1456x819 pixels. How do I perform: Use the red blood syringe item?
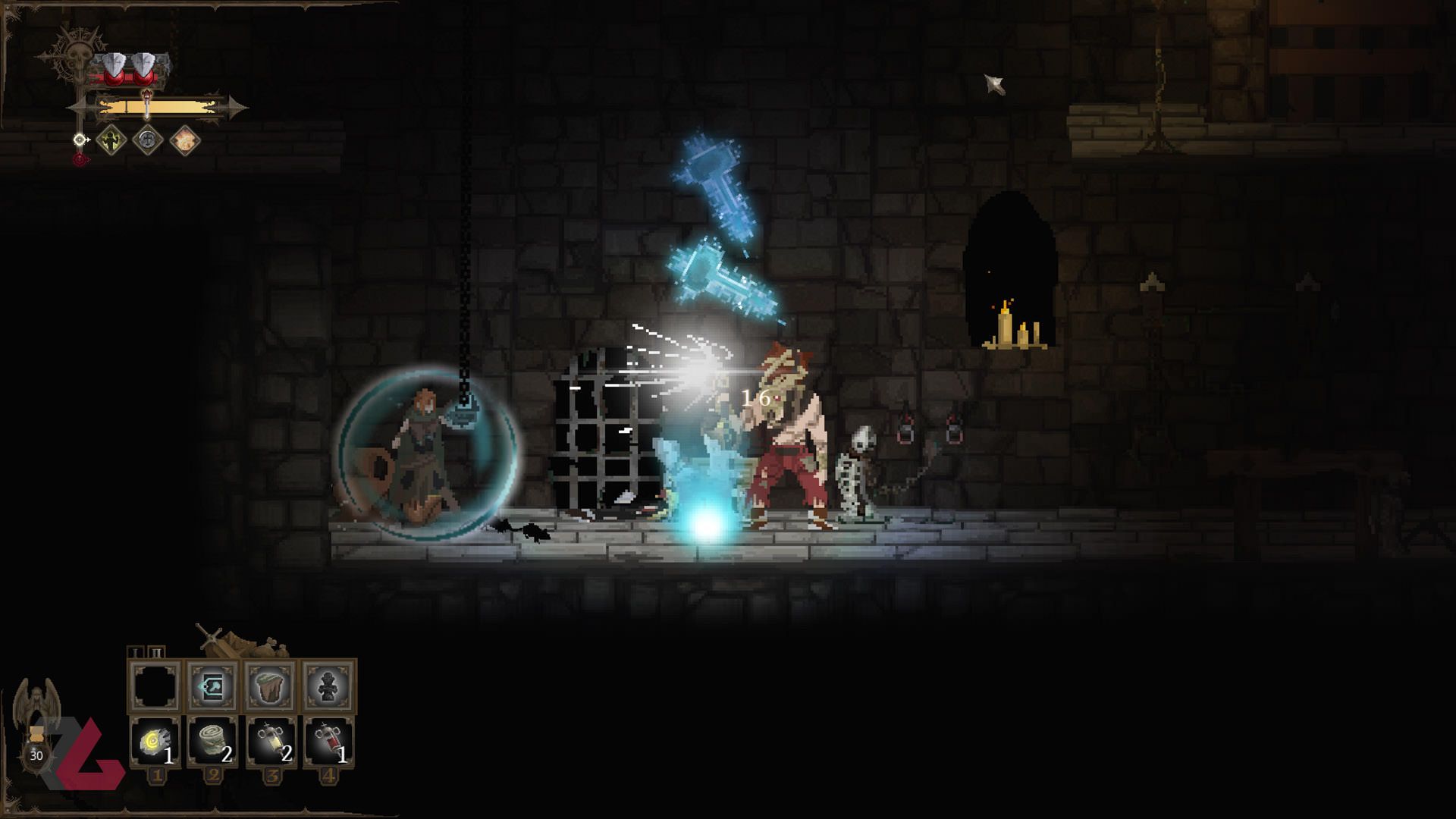pyautogui.click(x=329, y=743)
